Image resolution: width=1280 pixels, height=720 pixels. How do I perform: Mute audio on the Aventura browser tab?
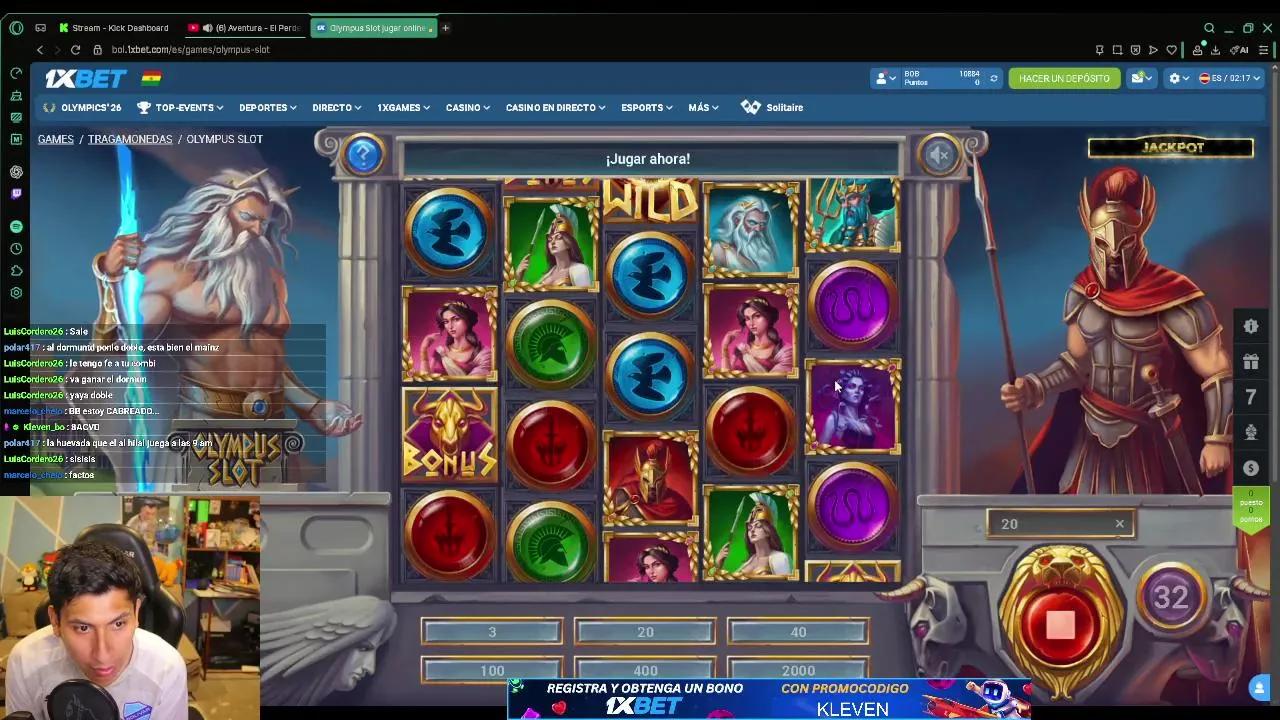(207, 27)
